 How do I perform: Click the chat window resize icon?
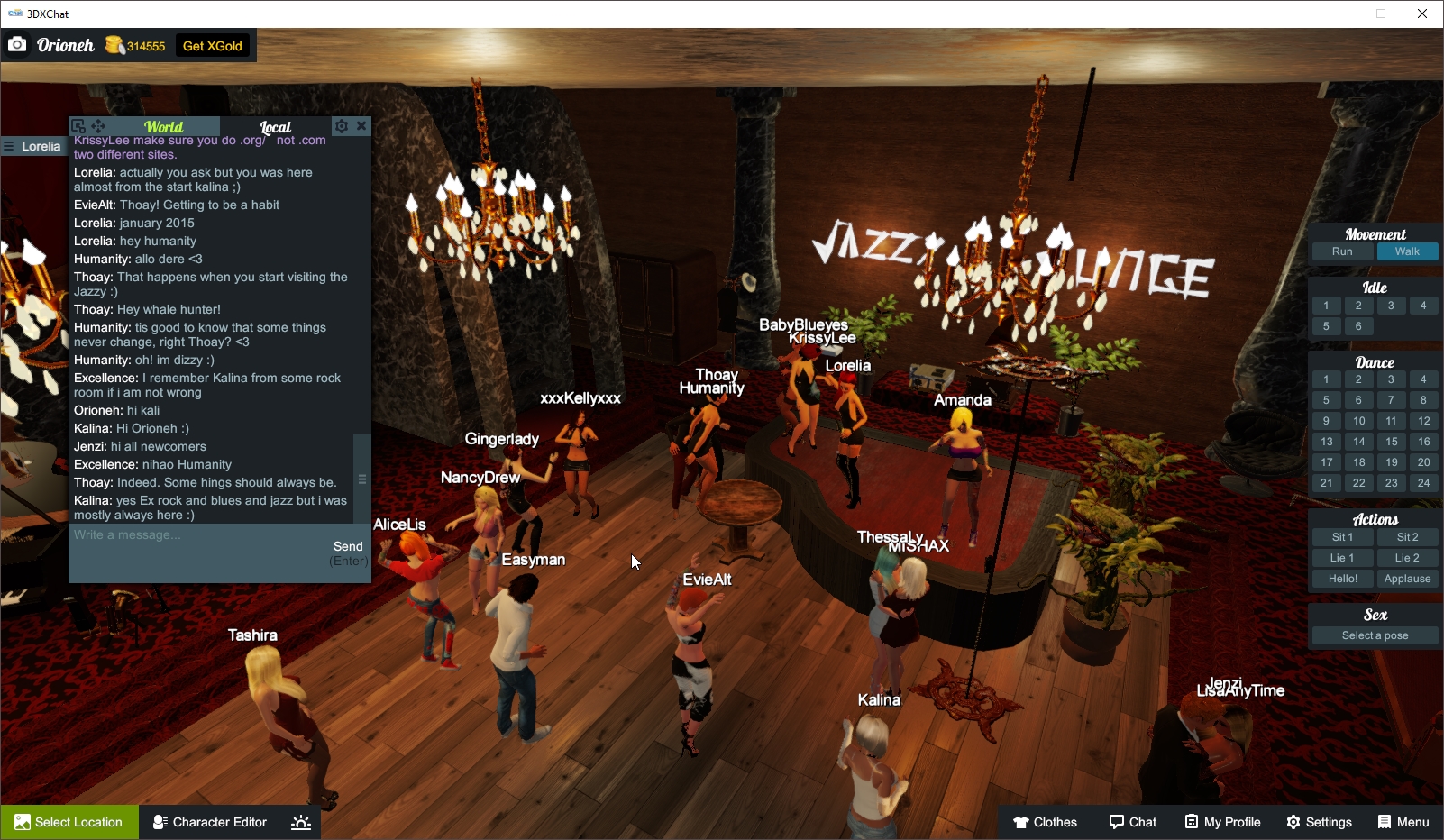(78, 125)
